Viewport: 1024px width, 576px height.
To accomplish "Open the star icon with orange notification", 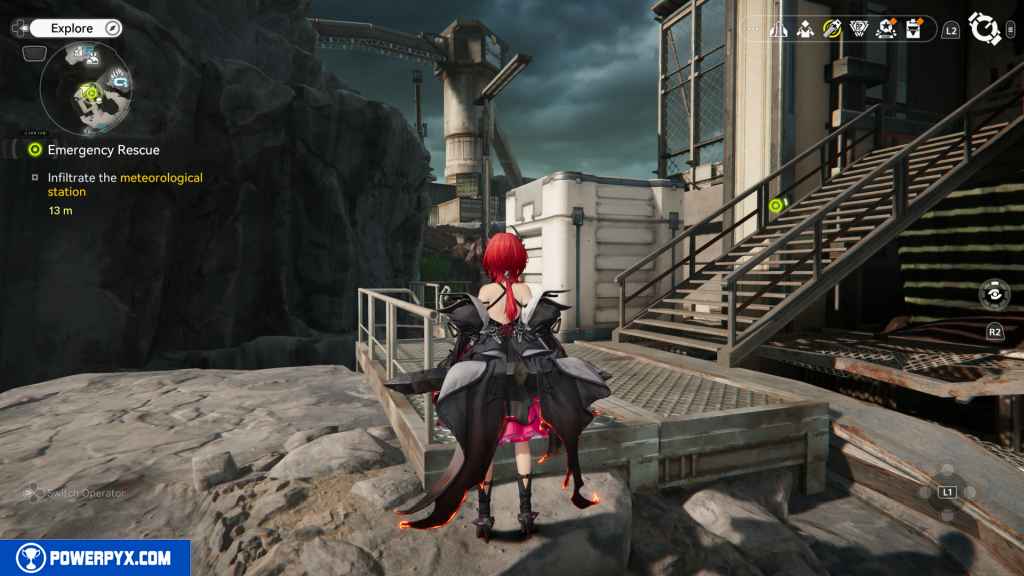I will [885, 29].
